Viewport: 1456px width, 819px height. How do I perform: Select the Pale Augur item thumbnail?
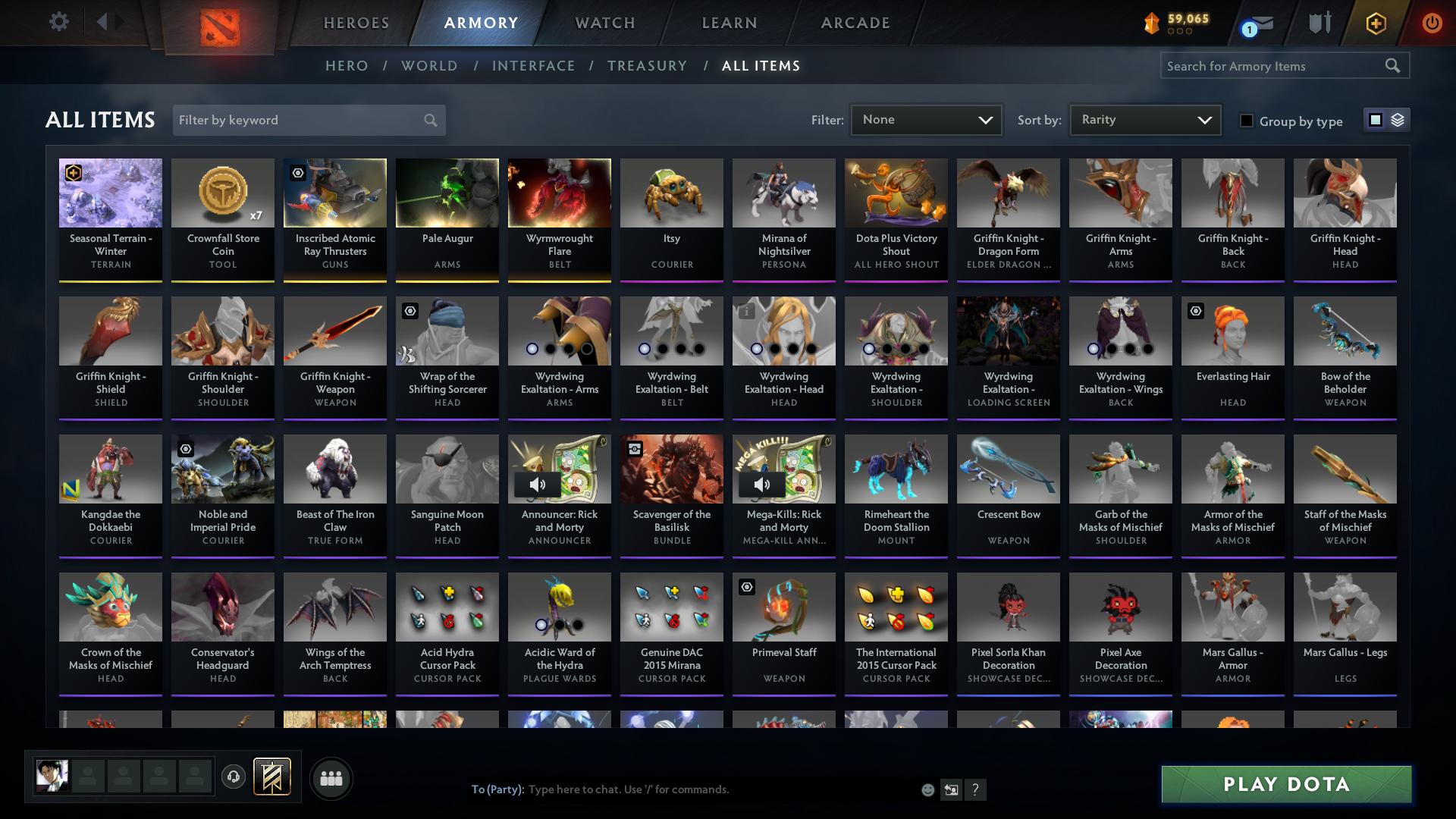447,193
